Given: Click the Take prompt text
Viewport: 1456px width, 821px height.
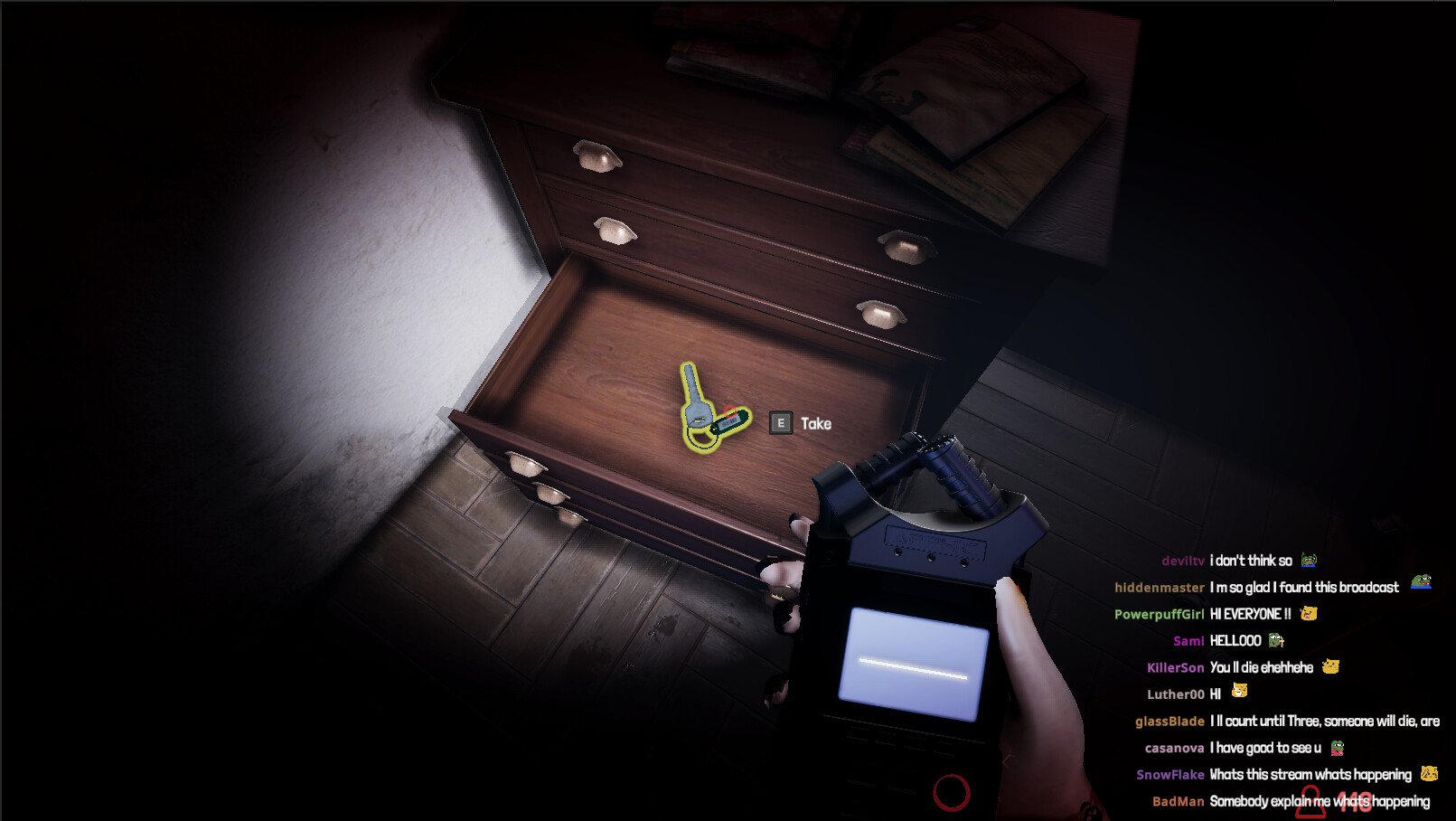Looking at the screenshot, I should tap(814, 423).
